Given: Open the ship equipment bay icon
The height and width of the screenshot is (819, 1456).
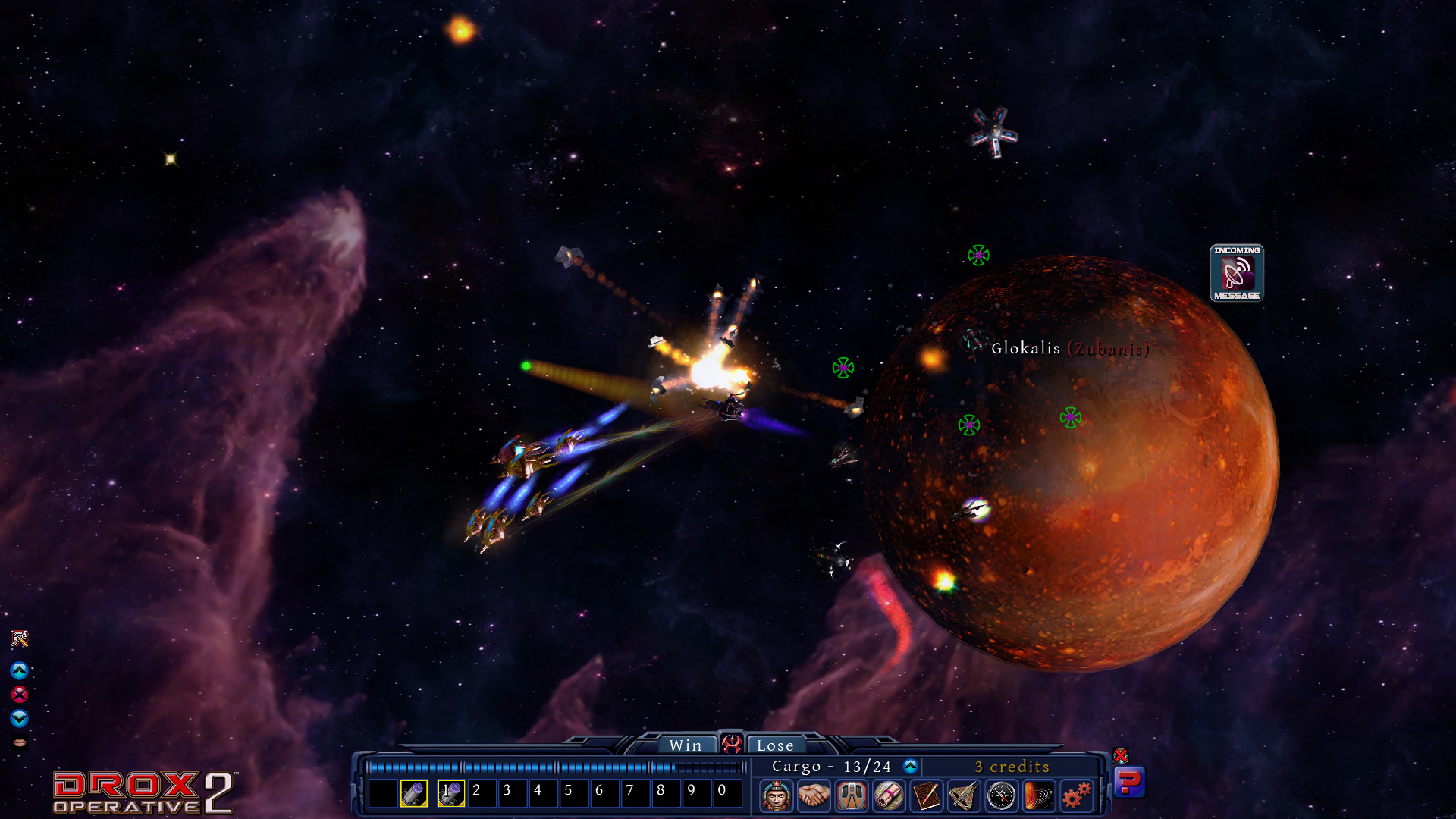Looking at the screenshot, I should click(x=850, y=795).
